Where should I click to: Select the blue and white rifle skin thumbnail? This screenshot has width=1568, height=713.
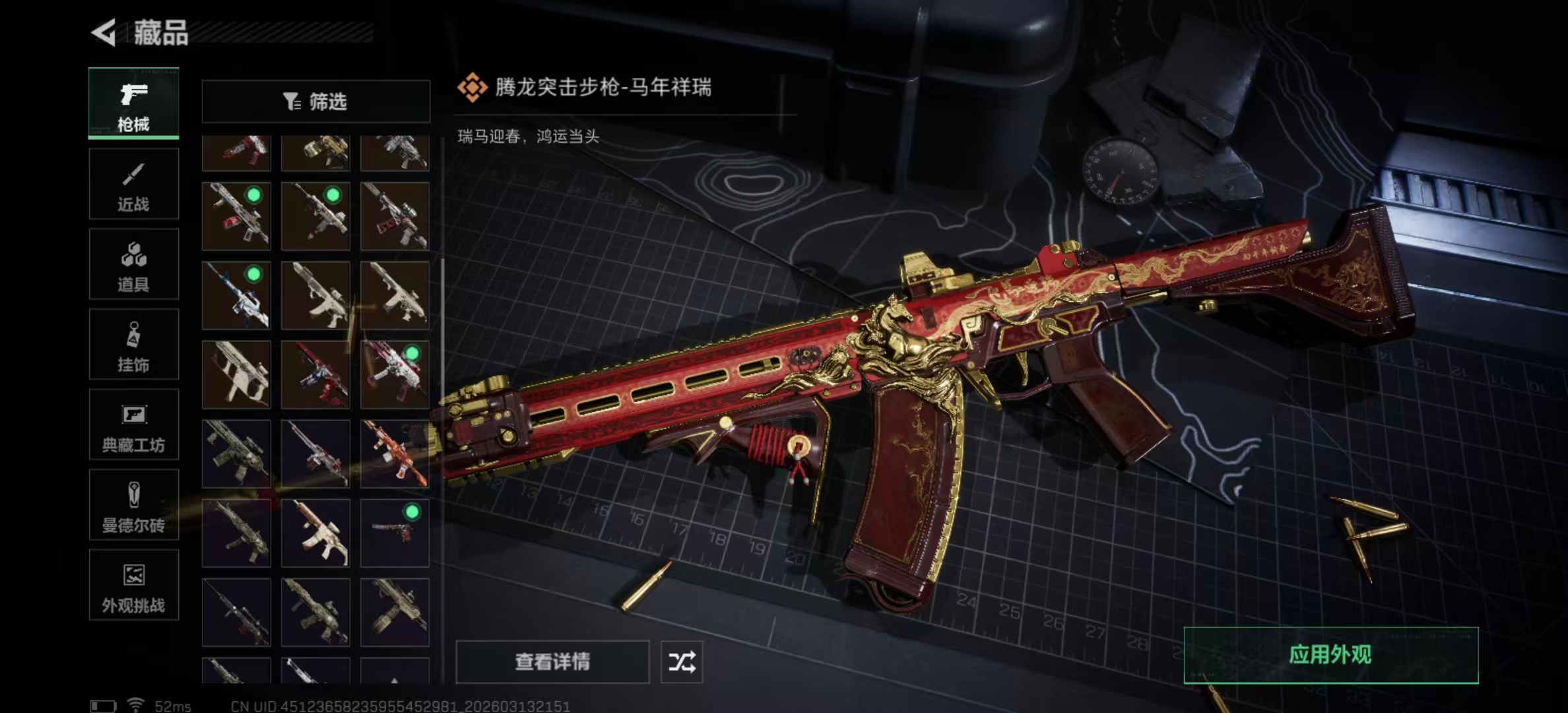point(236,295)
